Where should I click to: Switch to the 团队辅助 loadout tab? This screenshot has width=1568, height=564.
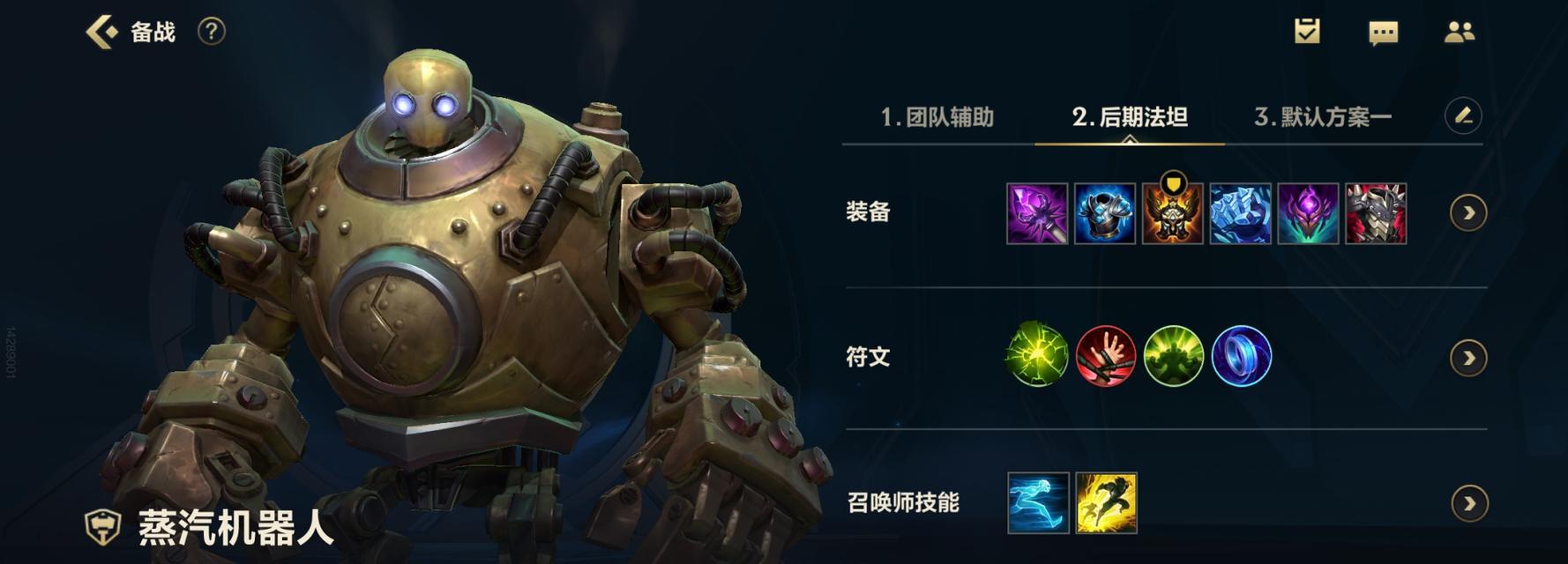point(937,117)
